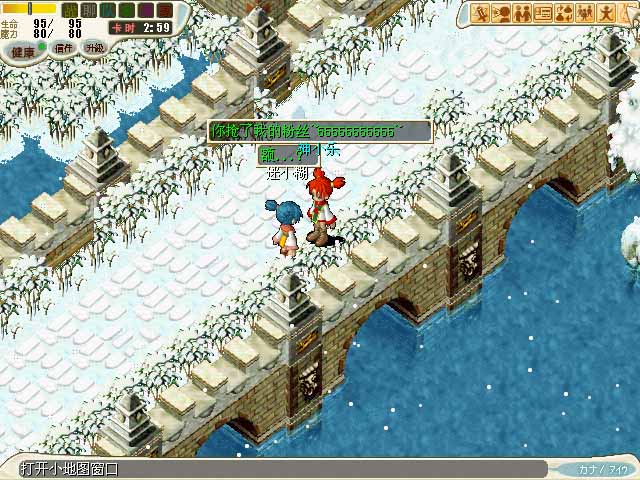Open the talking head chat icon
The width and height of the screenshot is (640, 480).
(502, 13)
